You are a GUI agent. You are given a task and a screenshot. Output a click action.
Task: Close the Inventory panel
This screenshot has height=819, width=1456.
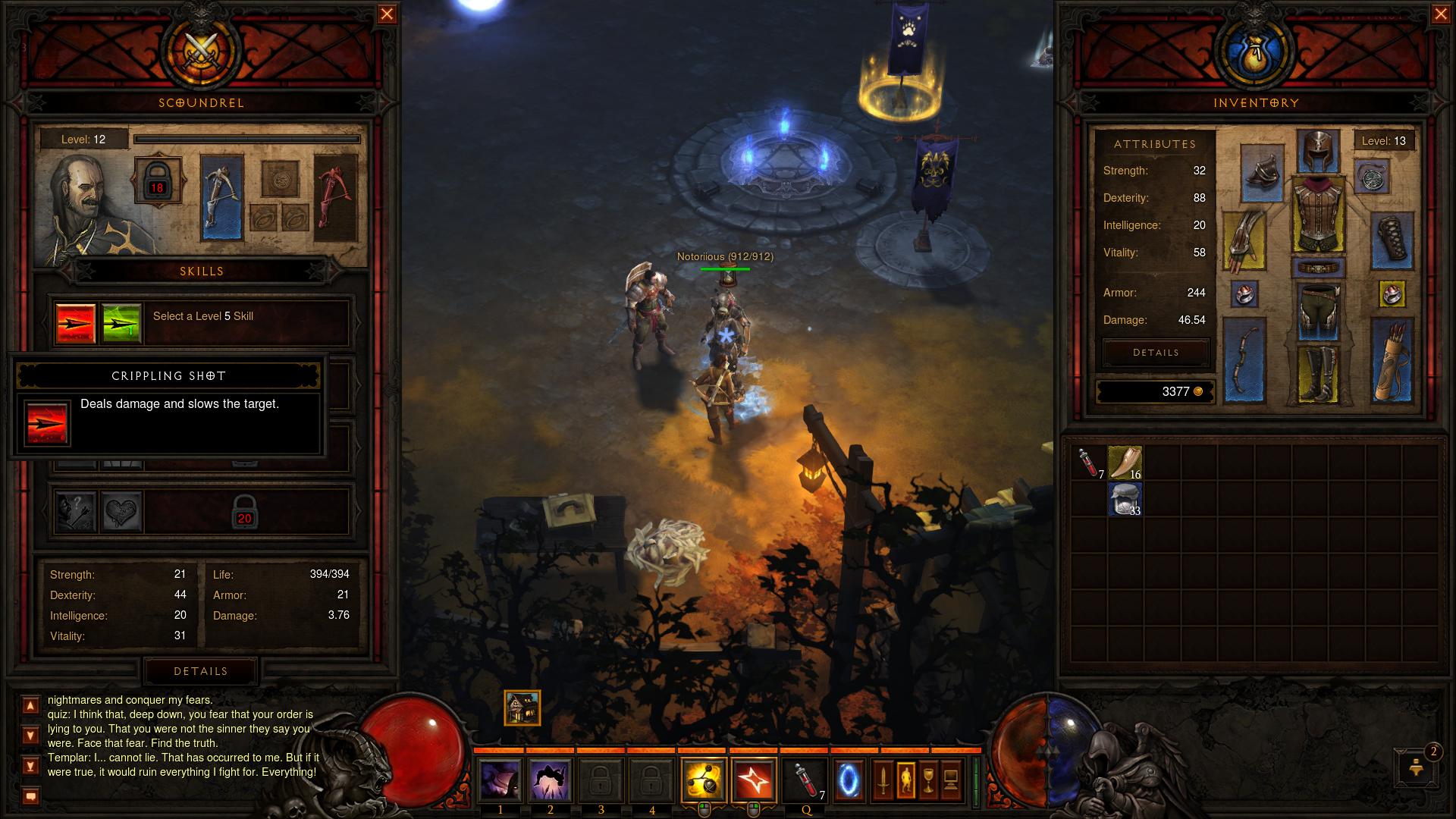point(1441,14)
